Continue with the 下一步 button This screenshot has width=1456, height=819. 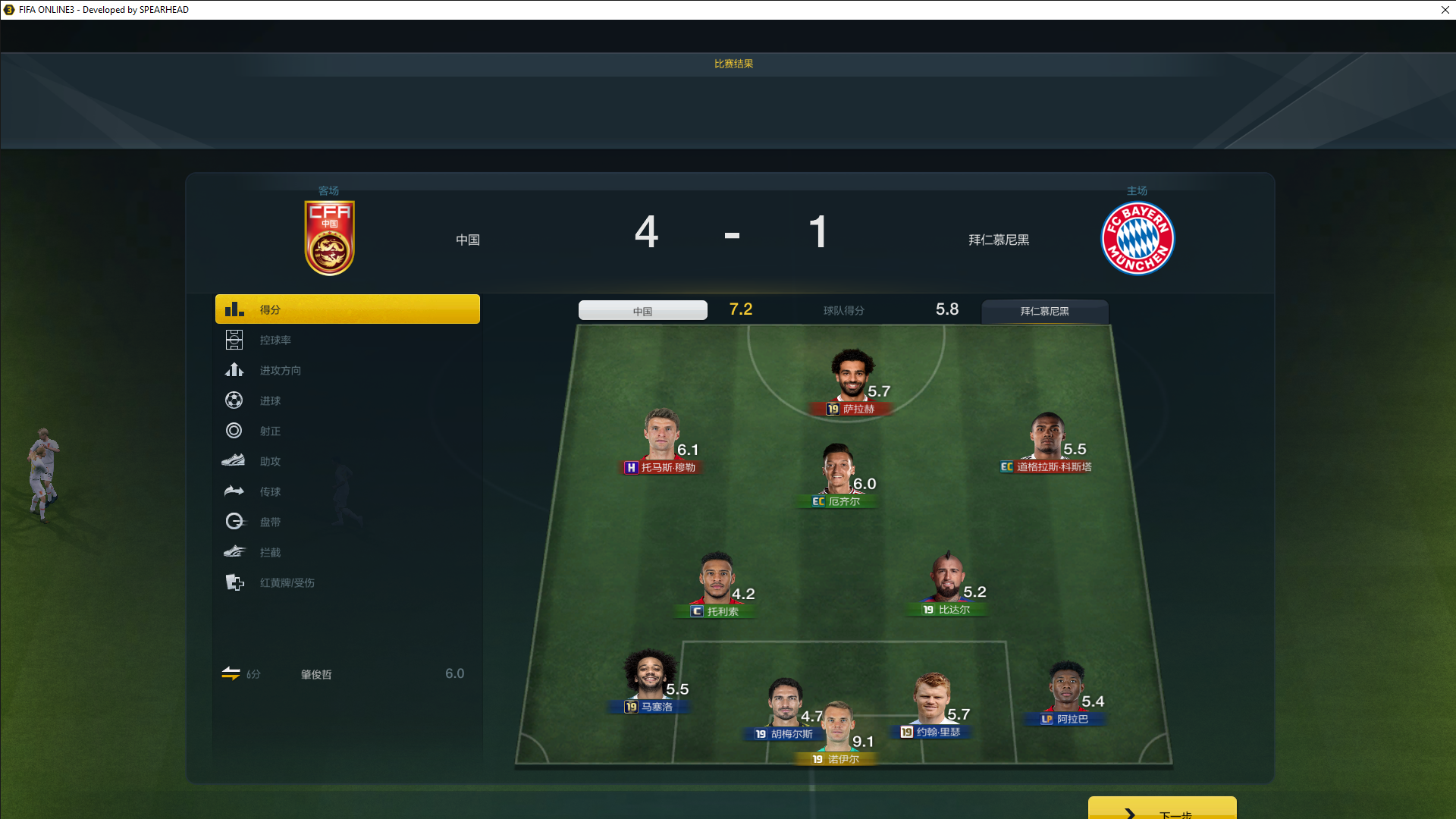coord(1162,809)
